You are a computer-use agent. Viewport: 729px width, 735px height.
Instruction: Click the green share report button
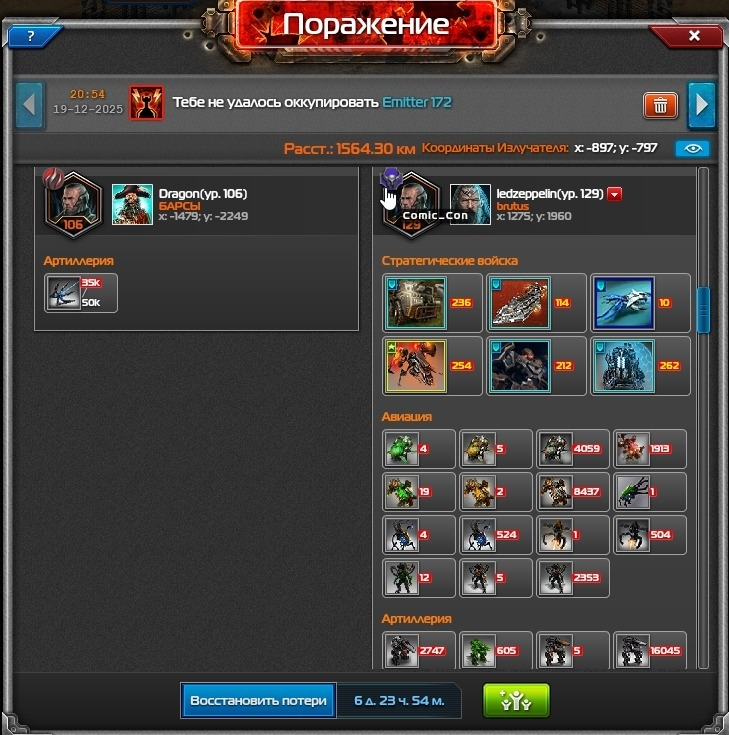point(516,700)
